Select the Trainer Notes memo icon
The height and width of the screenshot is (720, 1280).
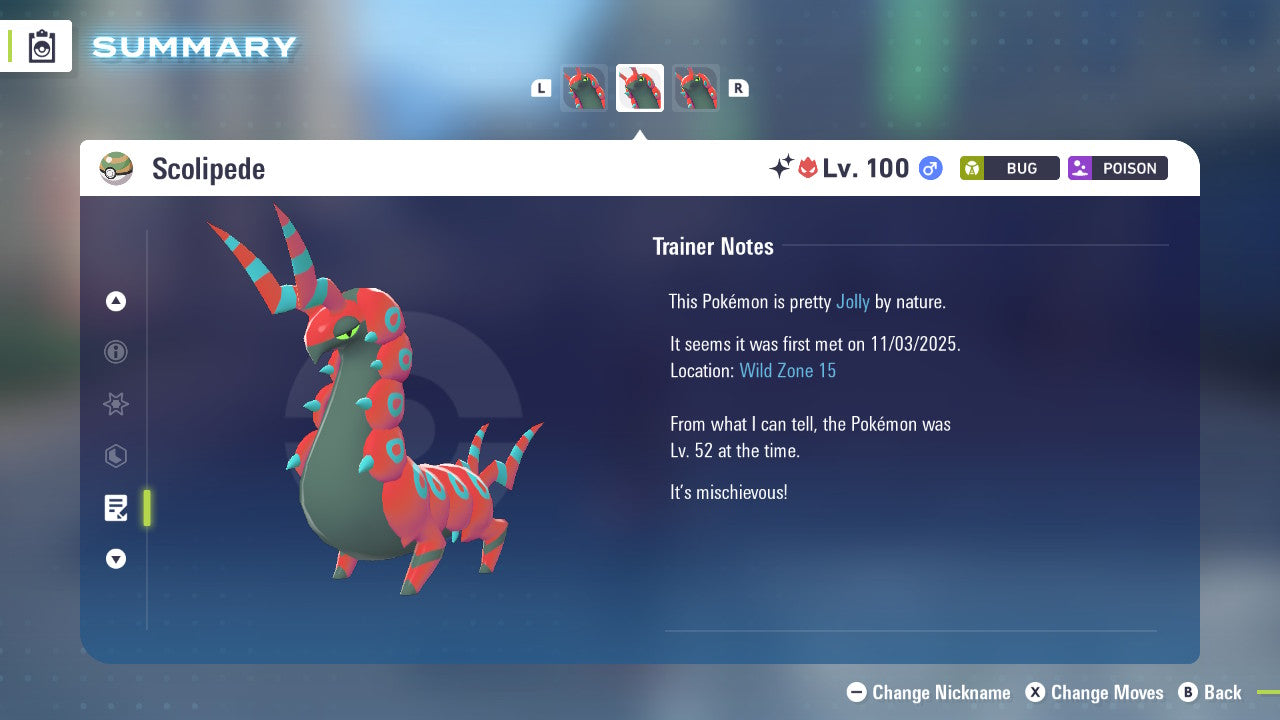tap(115, 508)
